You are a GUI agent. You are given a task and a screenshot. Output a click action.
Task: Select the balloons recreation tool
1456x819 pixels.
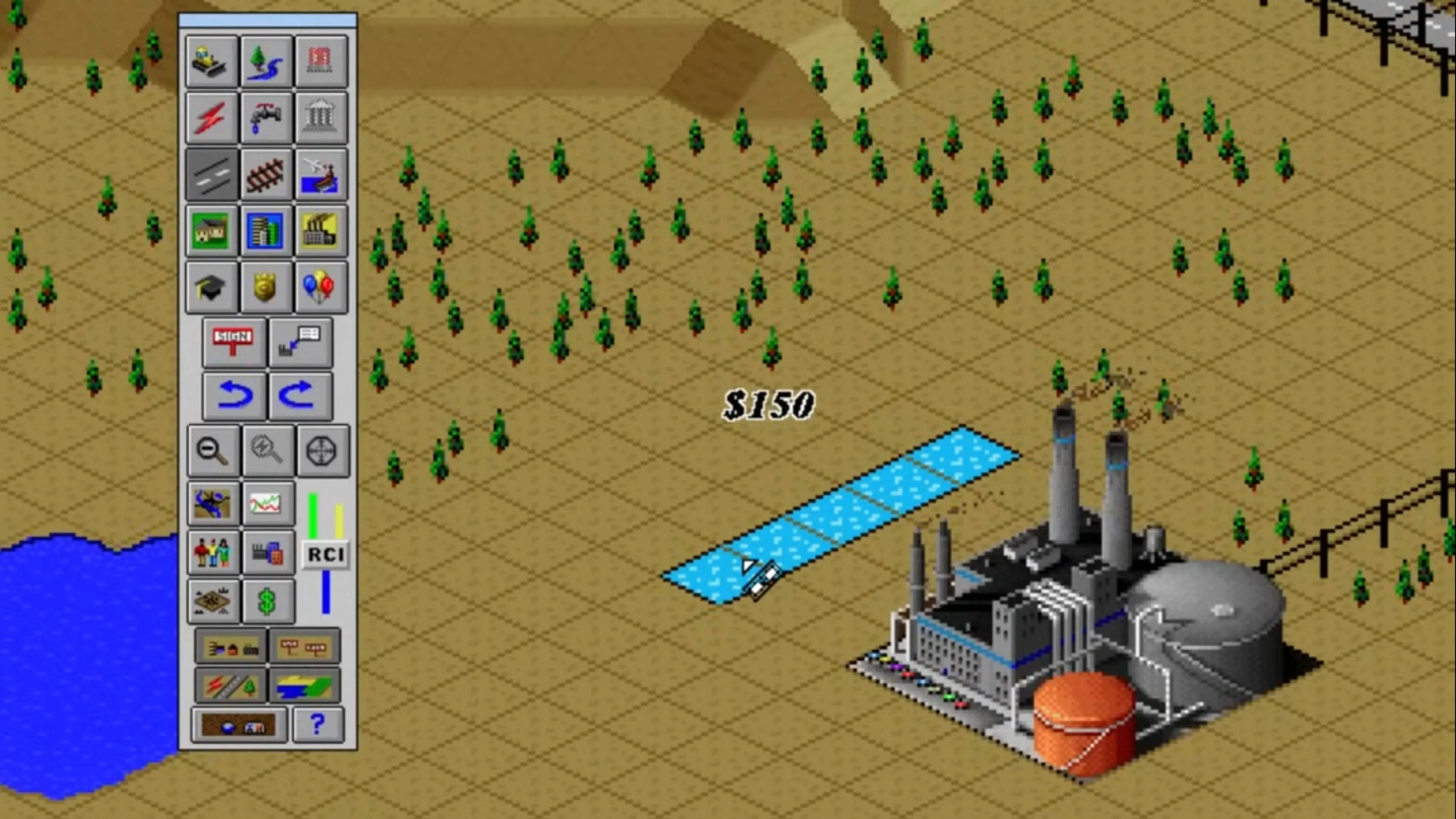(321, 287)
